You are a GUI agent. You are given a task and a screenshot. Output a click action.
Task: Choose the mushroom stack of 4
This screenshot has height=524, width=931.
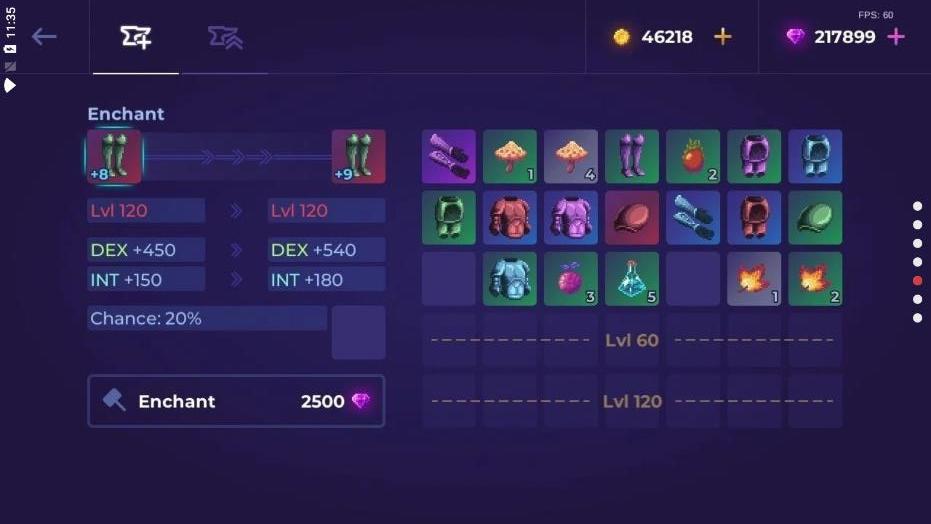571,157
